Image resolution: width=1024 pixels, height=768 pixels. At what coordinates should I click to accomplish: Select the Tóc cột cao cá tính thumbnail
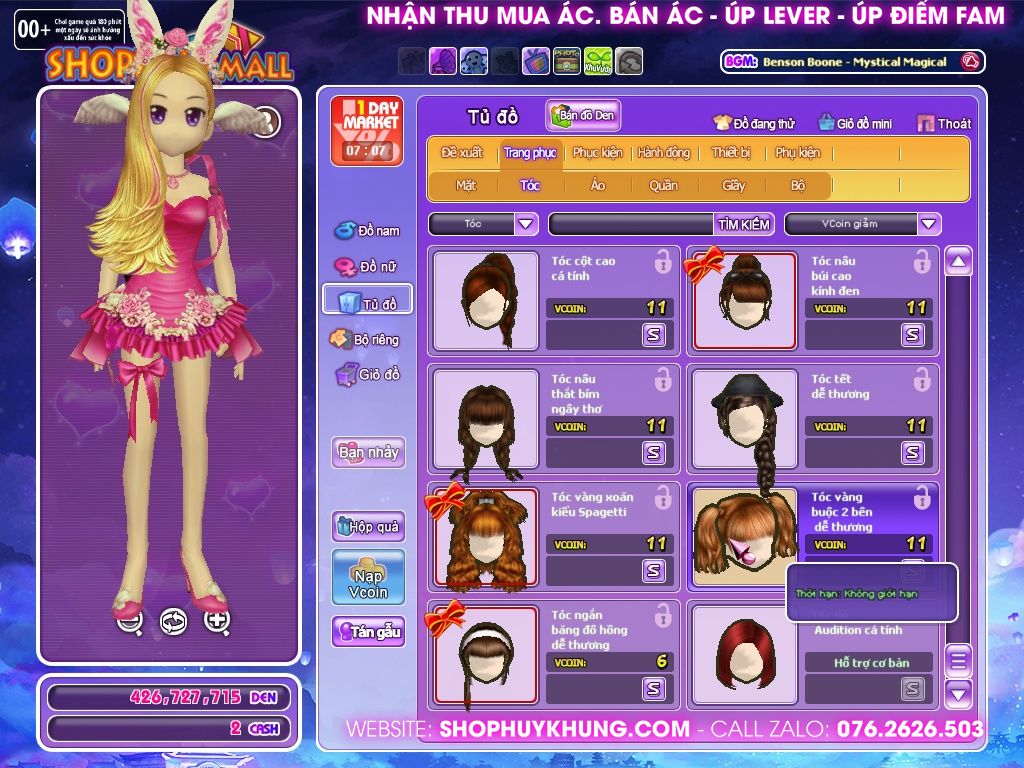tap(487, 300)
